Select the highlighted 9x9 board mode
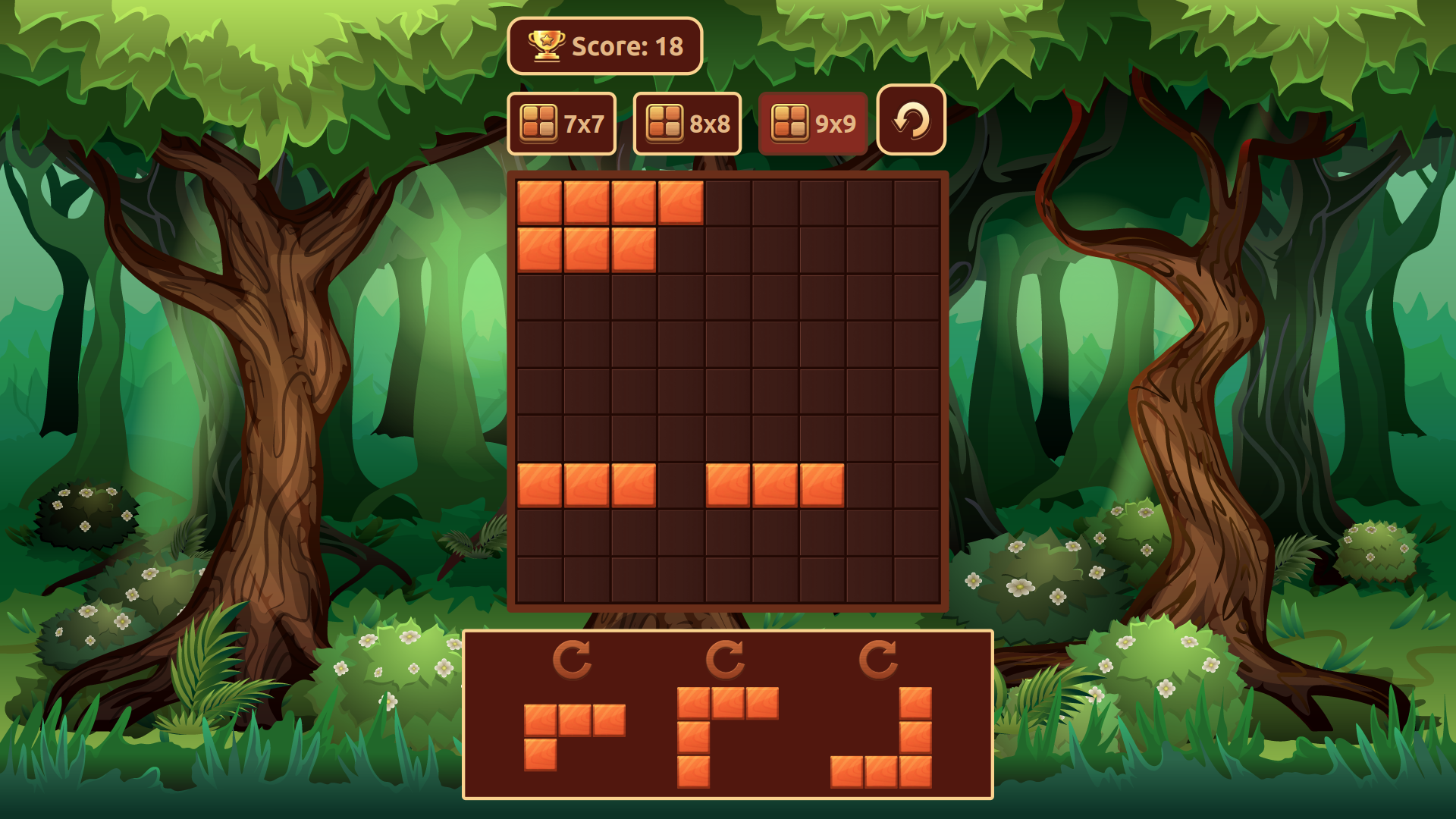1456x819 pixels. (x=813, y=121)
